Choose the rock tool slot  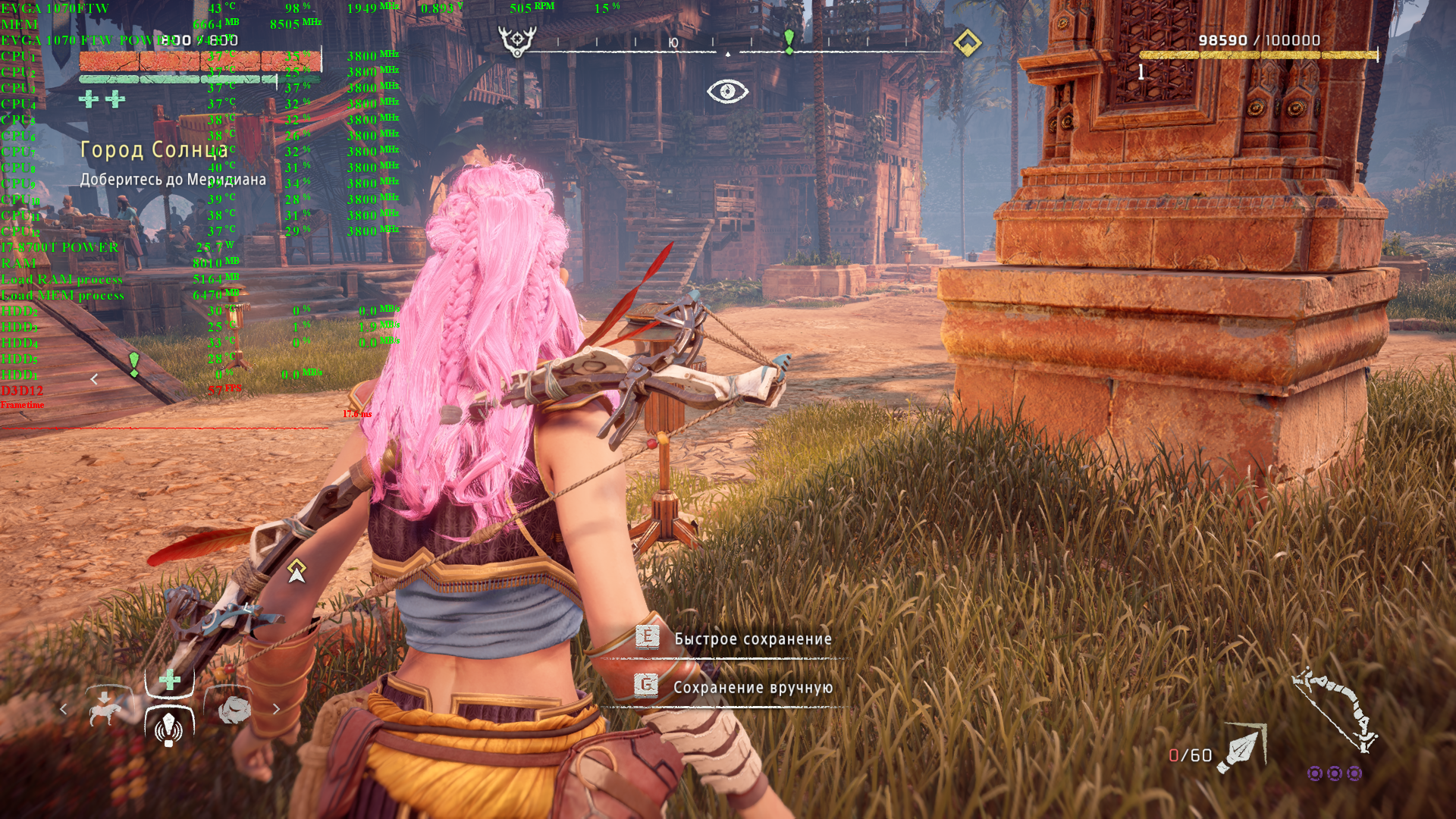tap(234, 709)
